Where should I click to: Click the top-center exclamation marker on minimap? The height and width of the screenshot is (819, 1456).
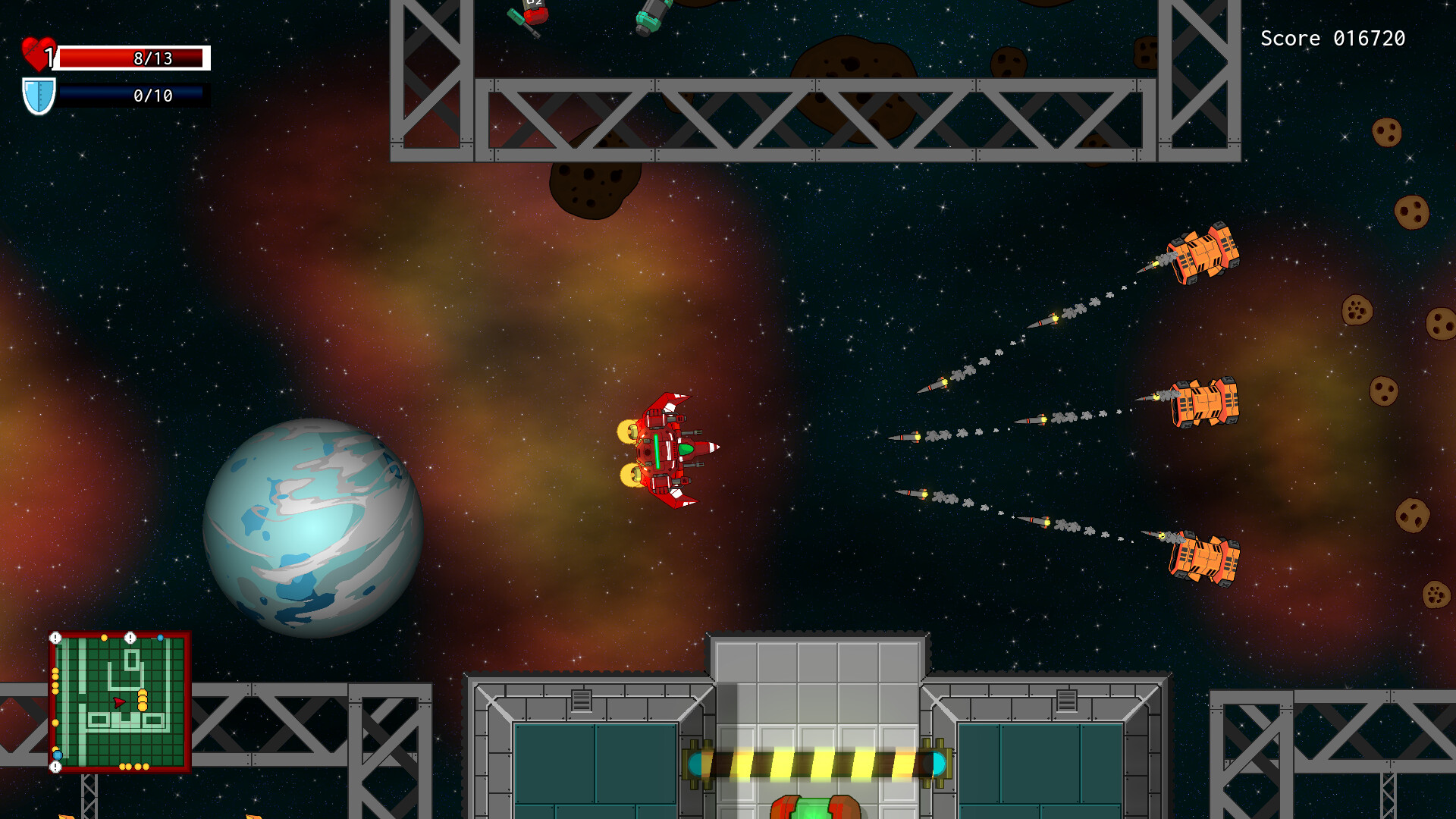coord(130,637)
